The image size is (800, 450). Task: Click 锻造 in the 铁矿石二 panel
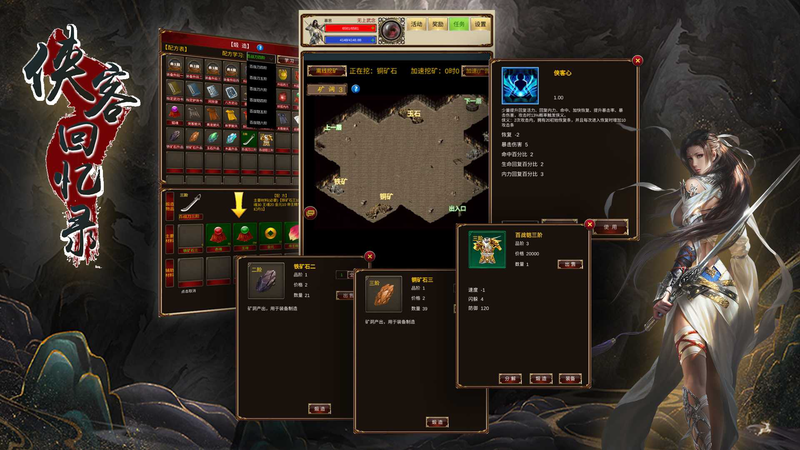pyautogui.click(x=319, y=408)
